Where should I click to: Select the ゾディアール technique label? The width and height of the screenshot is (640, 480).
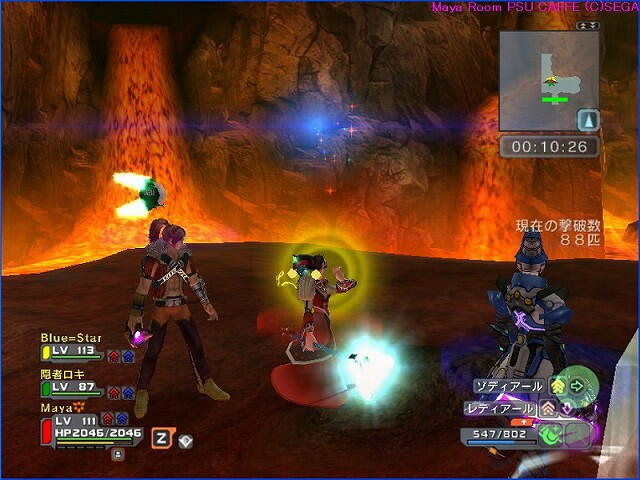[x=509, y=386]
